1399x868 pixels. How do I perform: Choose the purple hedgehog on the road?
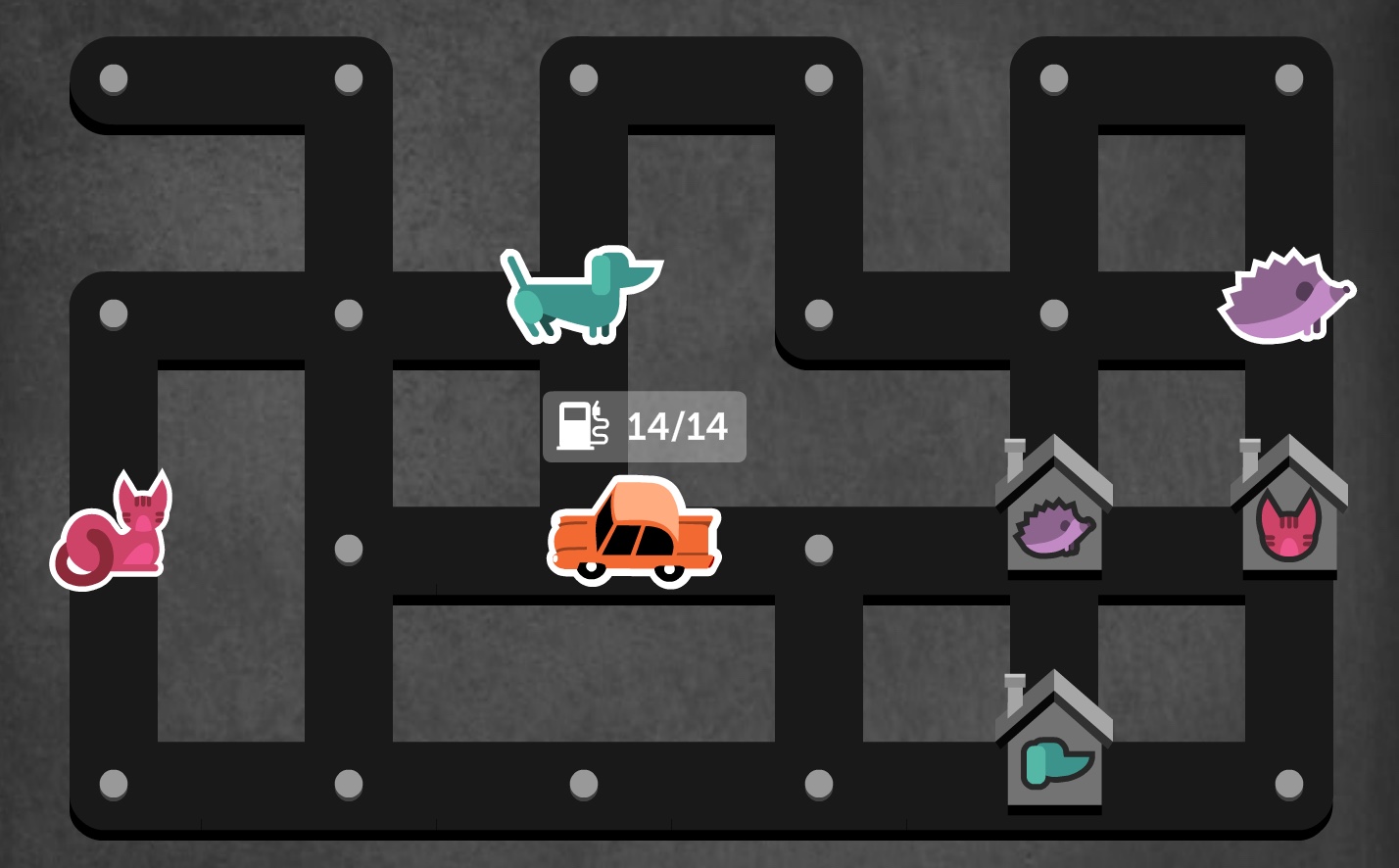coord(1284,298)
